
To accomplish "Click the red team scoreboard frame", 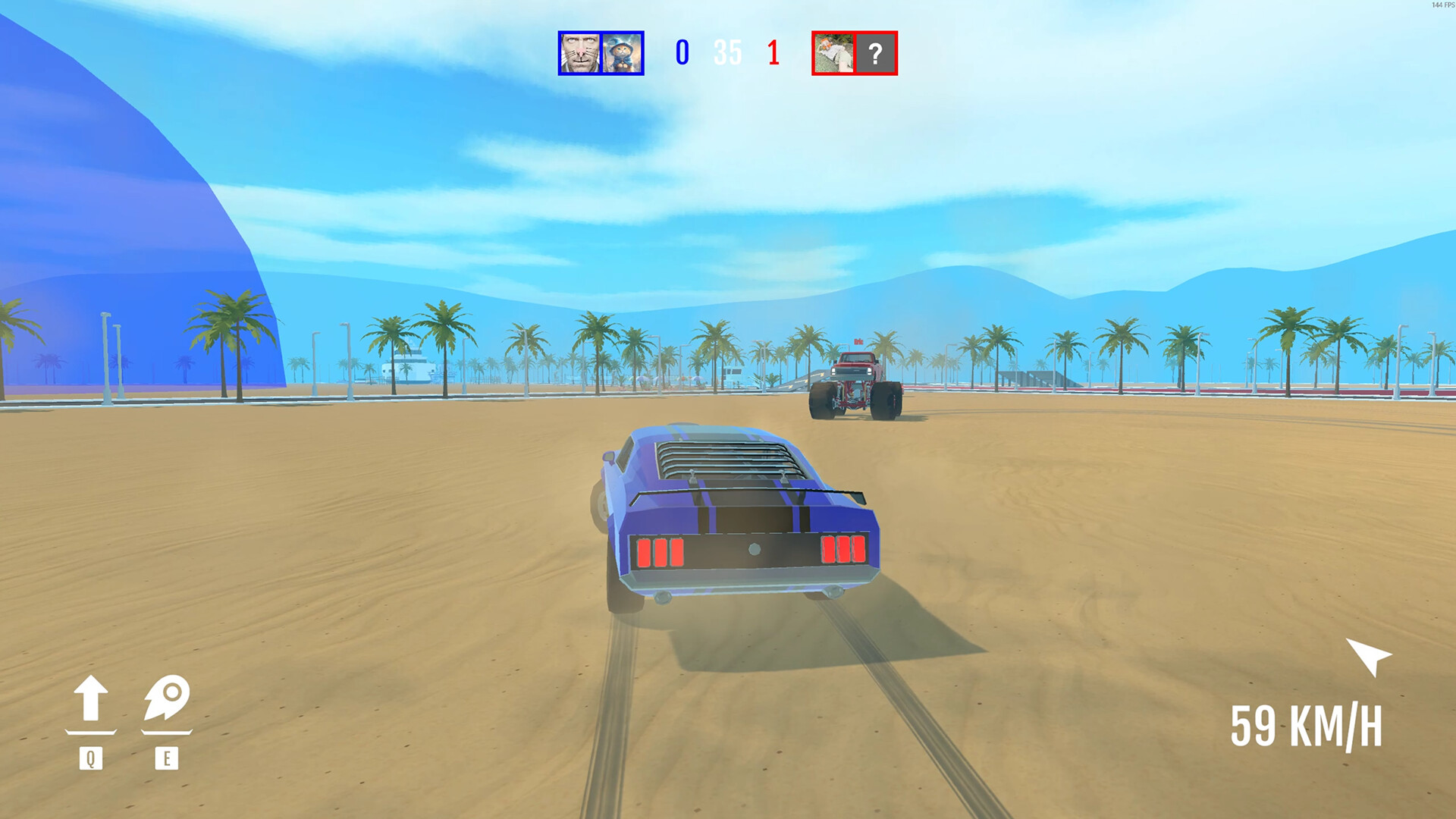I will 855,53.
